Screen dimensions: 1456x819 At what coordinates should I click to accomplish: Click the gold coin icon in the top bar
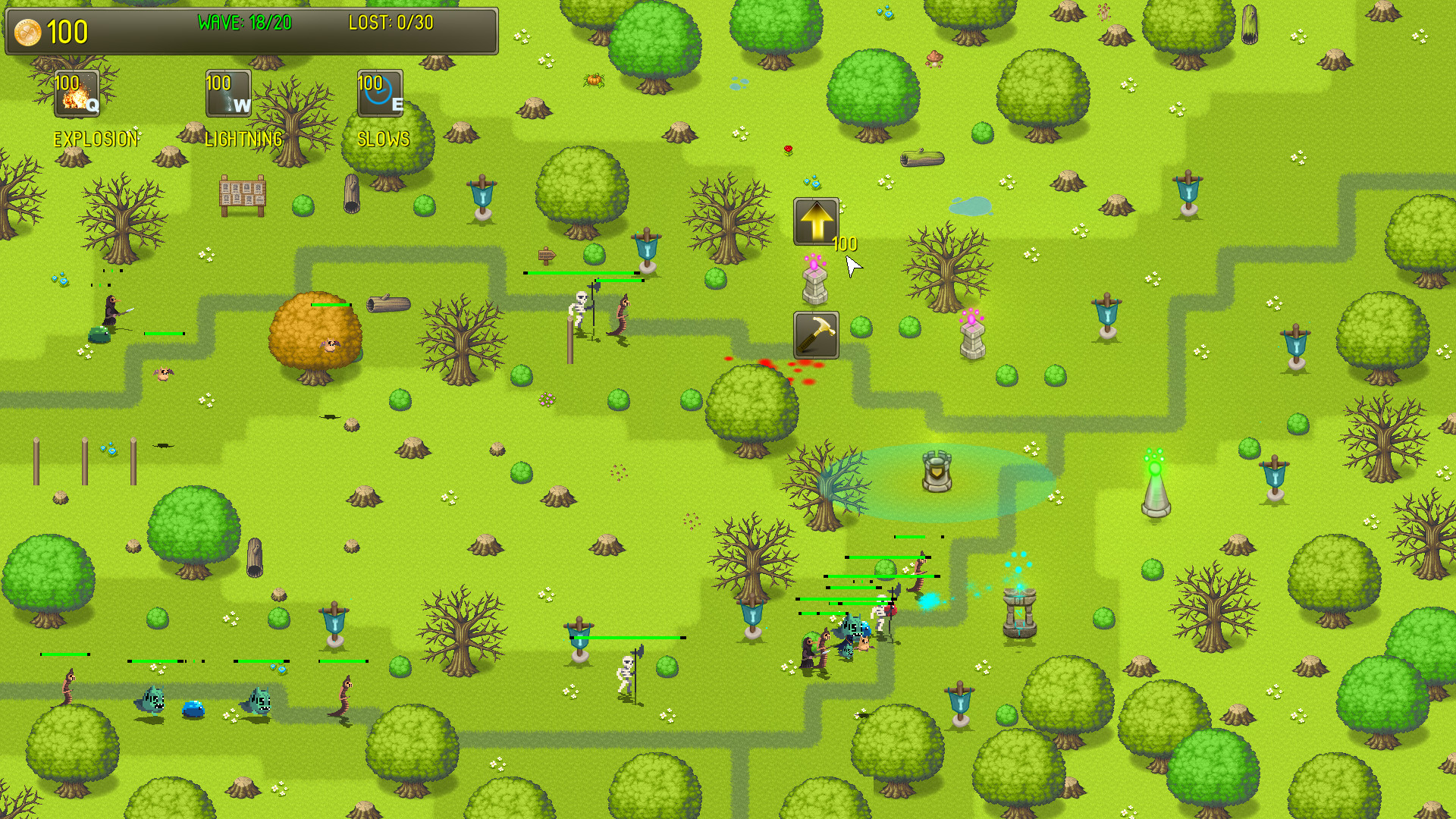[27, 31]
